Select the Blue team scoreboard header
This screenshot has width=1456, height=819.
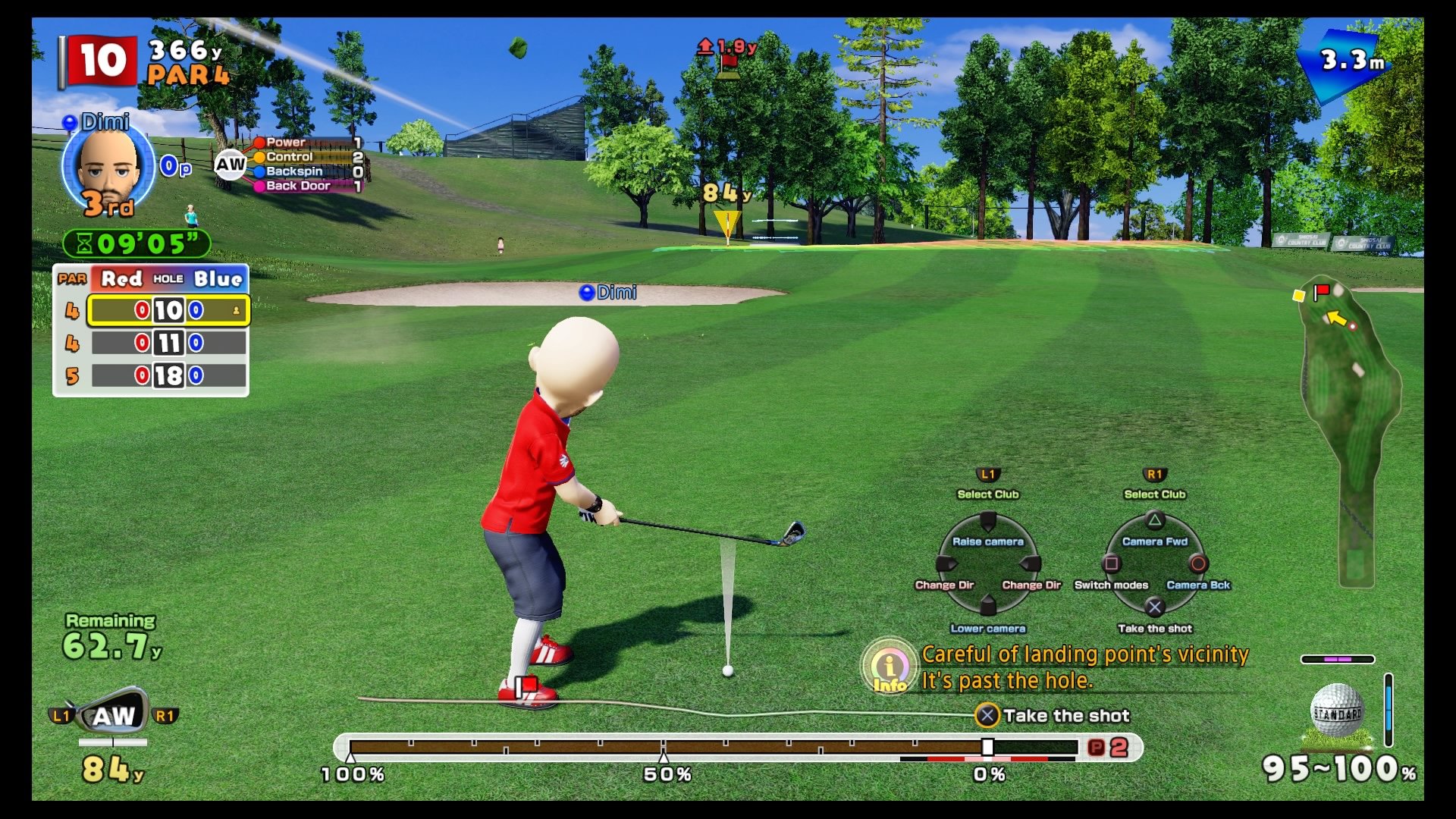pyautogui.click(x=218, y=279)
